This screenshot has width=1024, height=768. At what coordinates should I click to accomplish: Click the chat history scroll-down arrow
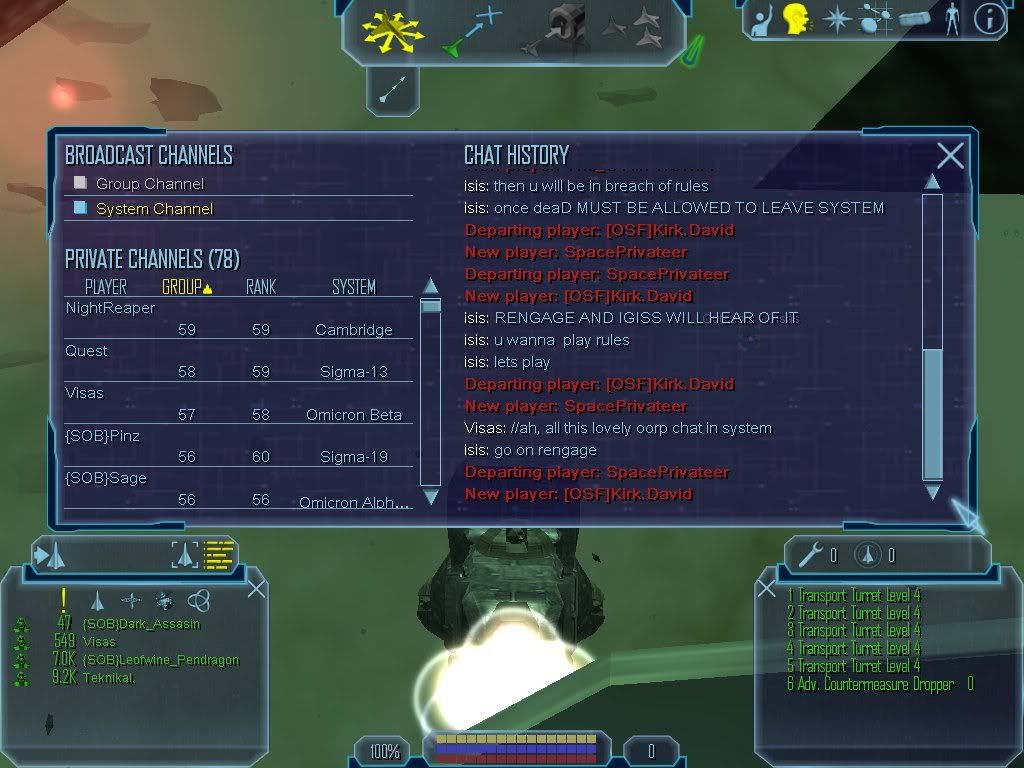[x=932, y=492]
